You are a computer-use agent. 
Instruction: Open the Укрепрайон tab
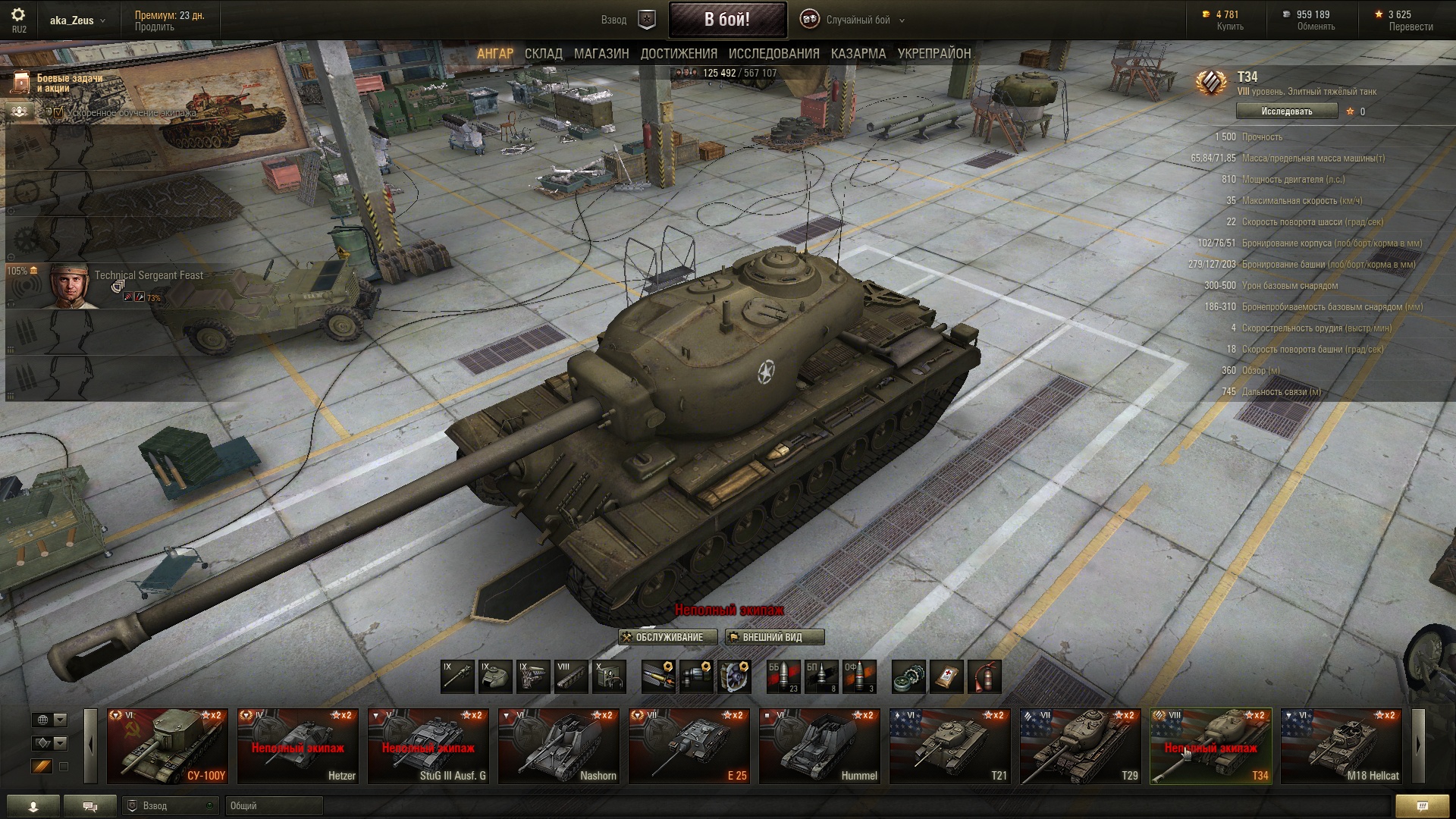(934, 54)
